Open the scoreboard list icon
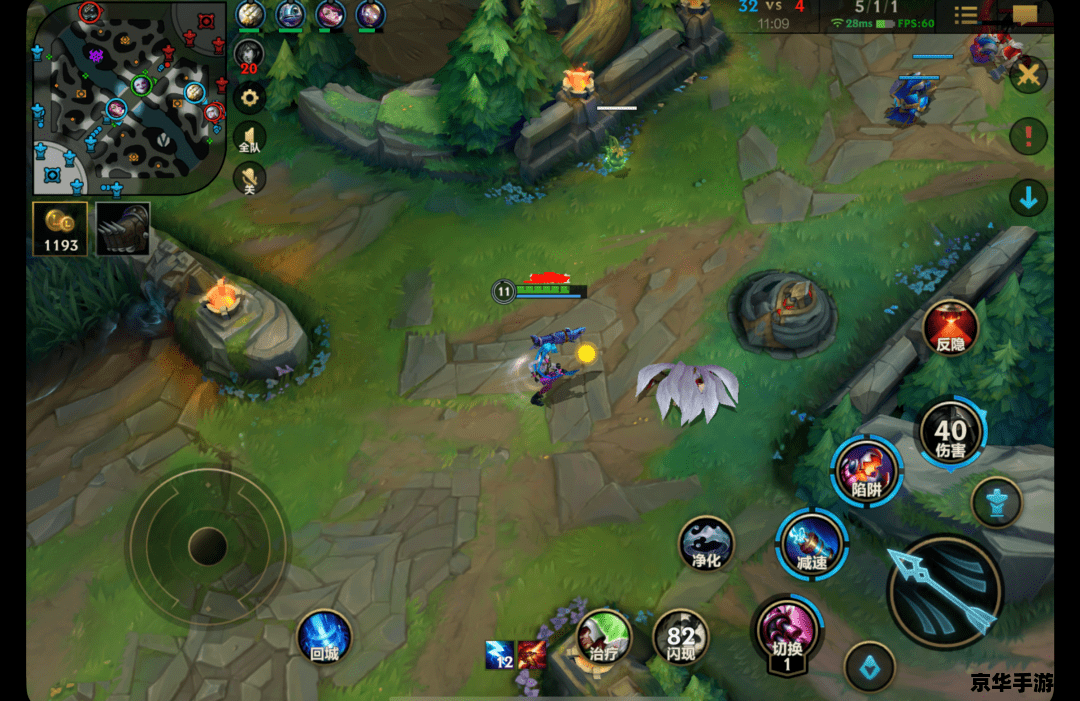 tap(966, 15)
